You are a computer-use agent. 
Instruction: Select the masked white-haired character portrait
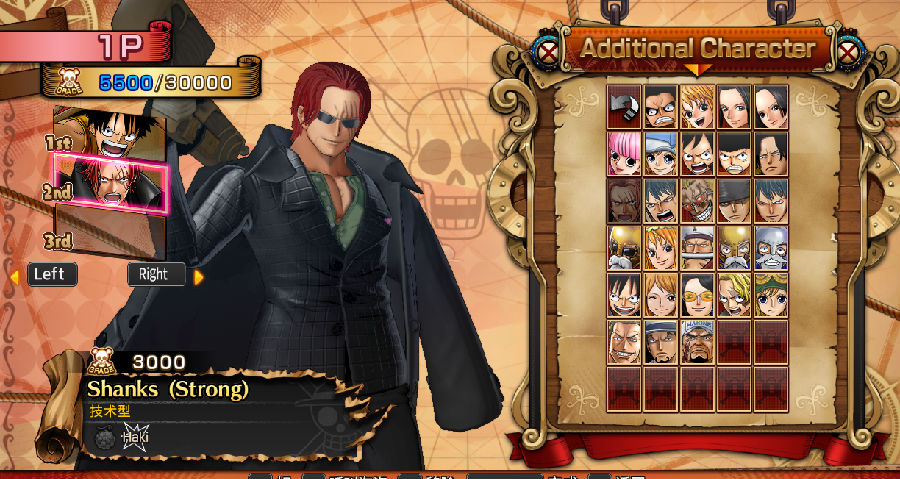(698, 200)
